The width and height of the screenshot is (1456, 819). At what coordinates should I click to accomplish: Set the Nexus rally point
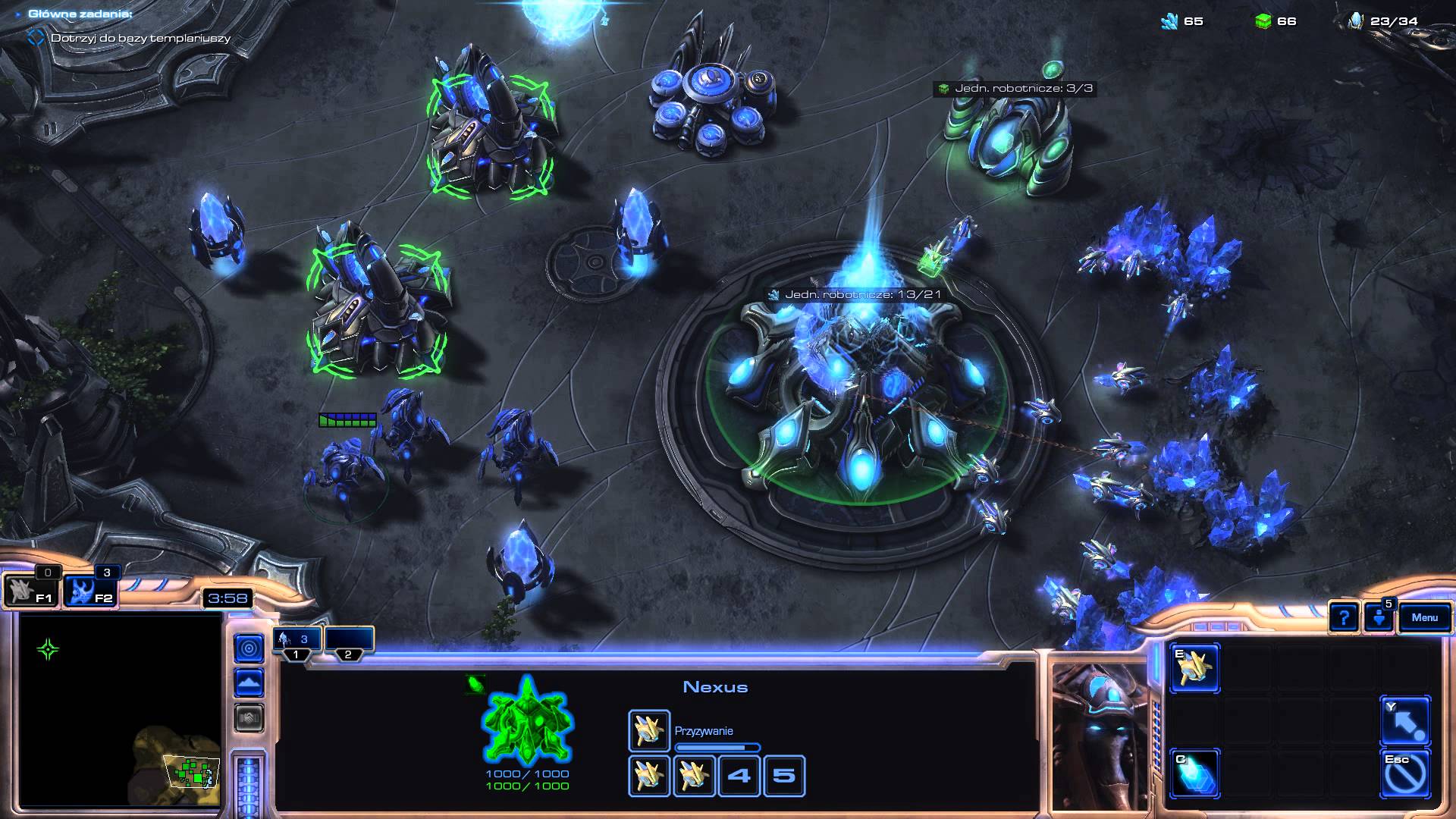tap(1405, 721)
